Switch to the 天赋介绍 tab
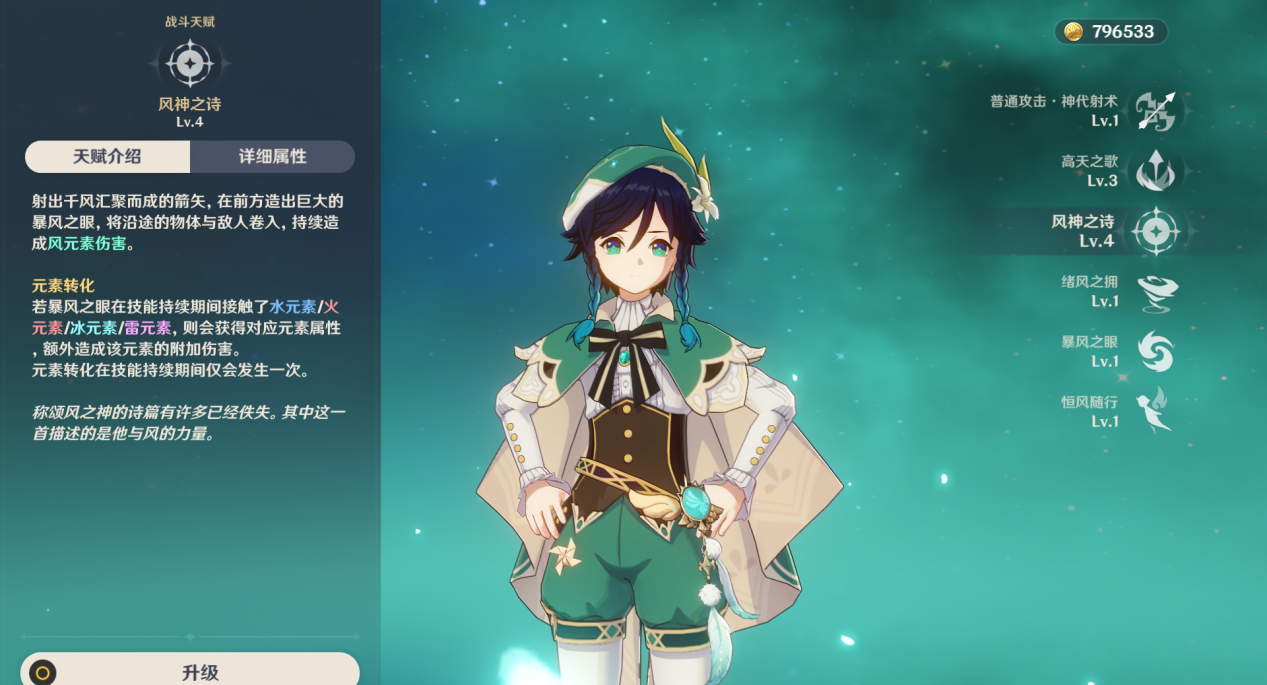 pyautogui.click(x=107, y=157)
